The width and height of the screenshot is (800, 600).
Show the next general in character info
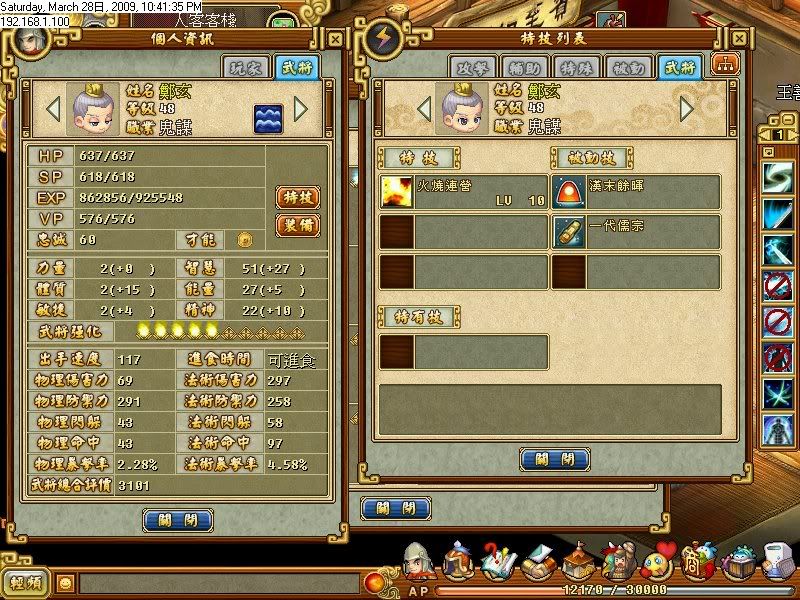point(301,108)
